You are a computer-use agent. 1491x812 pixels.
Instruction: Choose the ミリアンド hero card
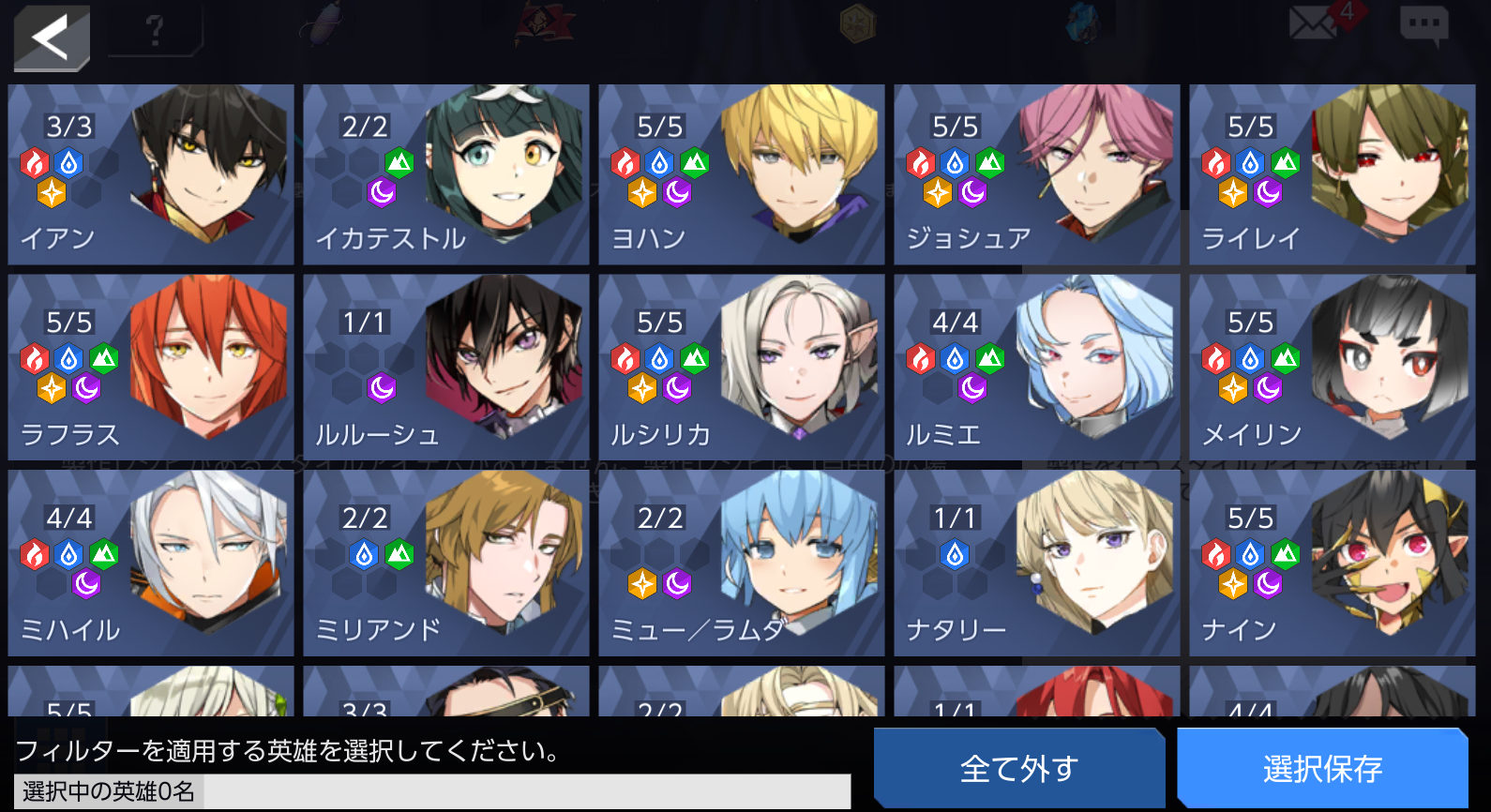[x=445, y=563]
